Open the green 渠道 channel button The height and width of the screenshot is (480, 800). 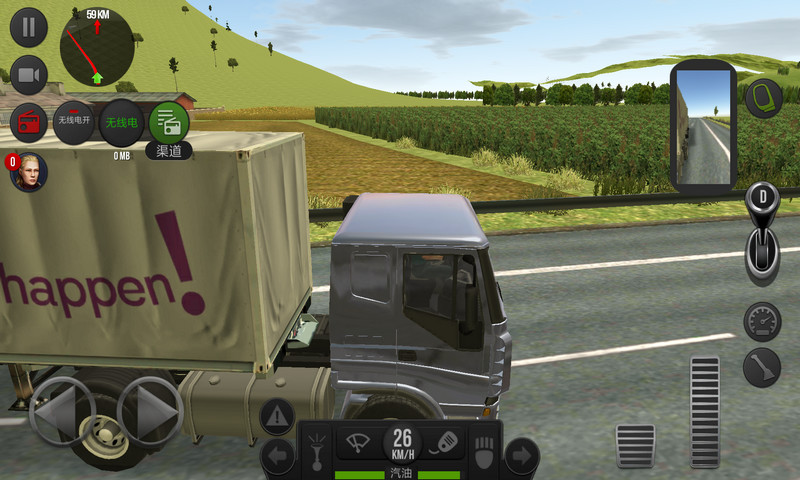pyautogui.click(x=168, y=122)
